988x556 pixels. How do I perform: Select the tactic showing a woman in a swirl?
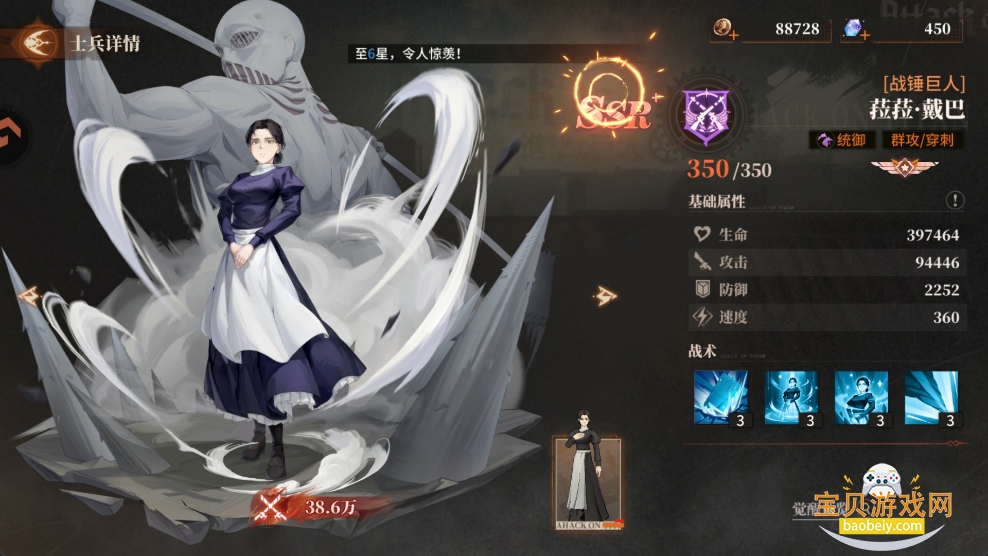791,397
